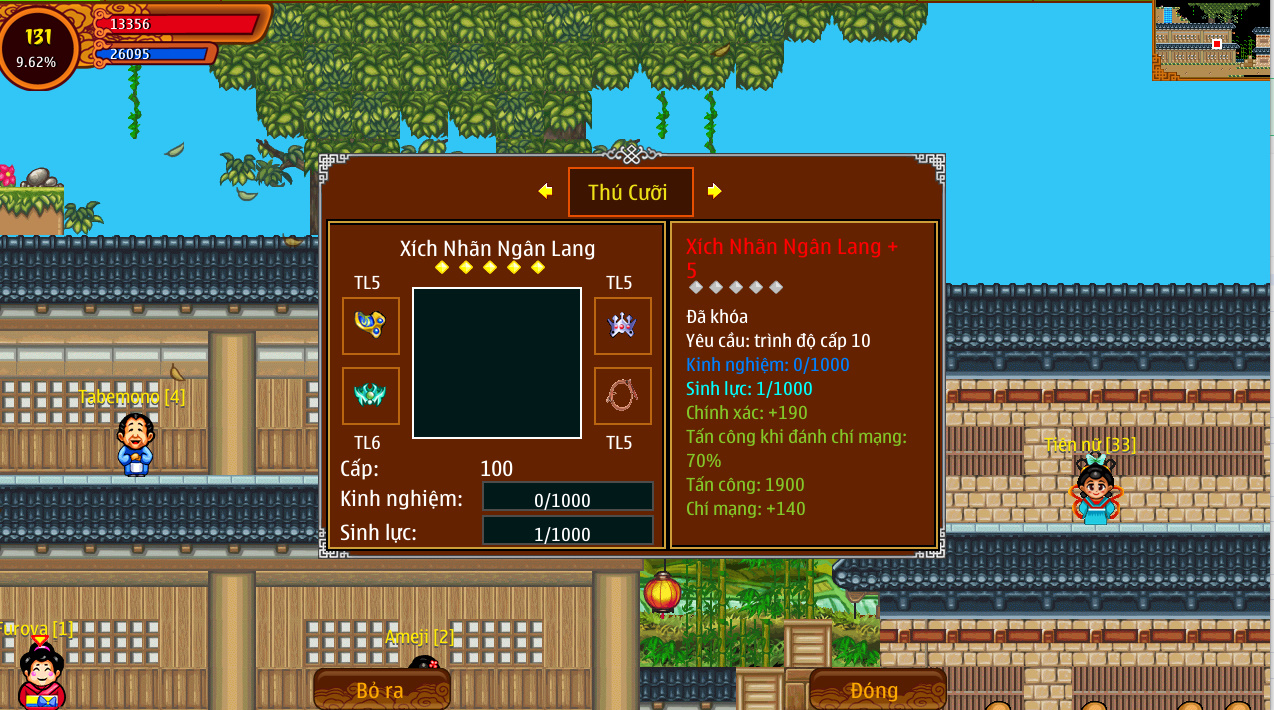
Task: Click the Bỏ ra button
Action: click(381, 690)
